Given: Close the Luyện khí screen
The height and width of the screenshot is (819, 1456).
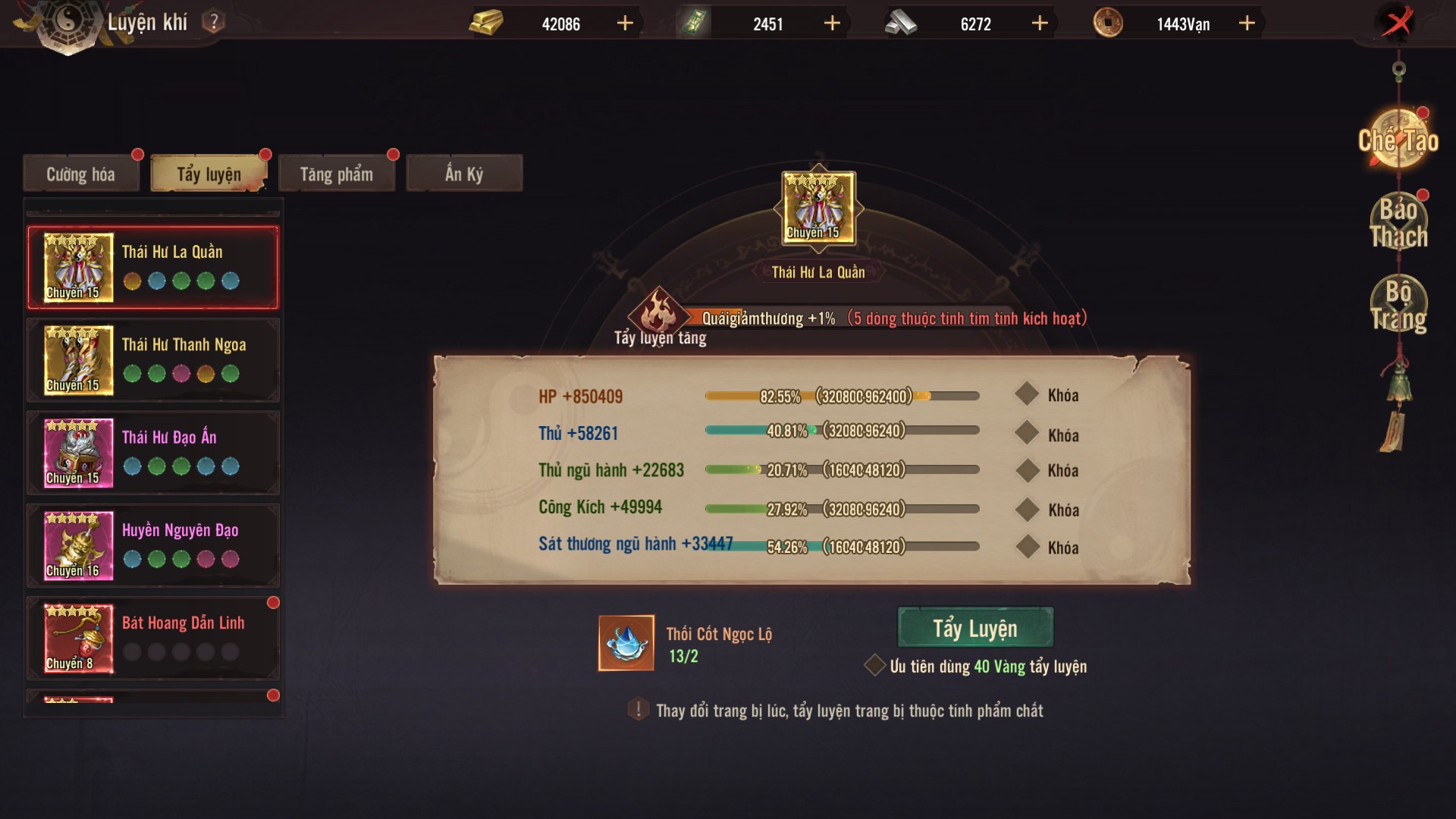Looking at the screenshot, I should click(1398, 23).
